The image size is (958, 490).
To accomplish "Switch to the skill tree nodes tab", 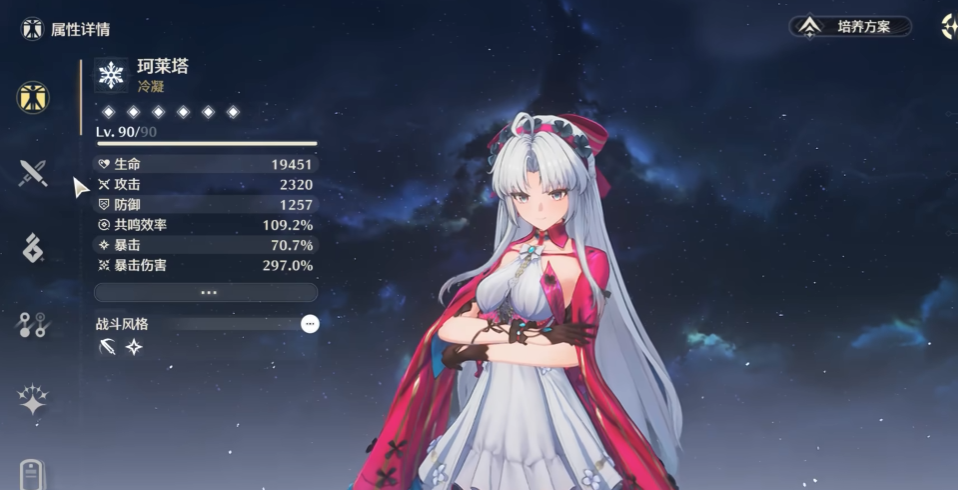I will click(33, 324).
